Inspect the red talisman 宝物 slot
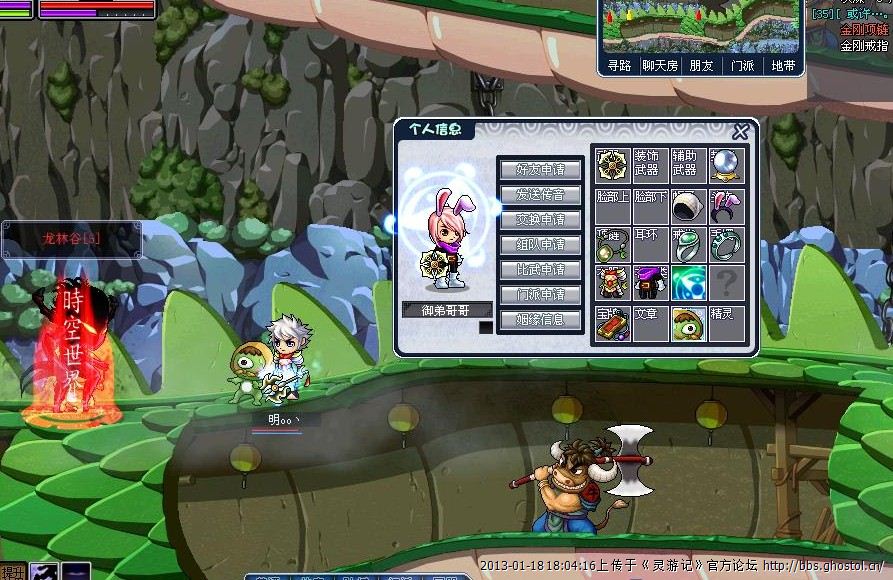Image resolution: width=893 pixels, height=580 pixels. (612, 323)
